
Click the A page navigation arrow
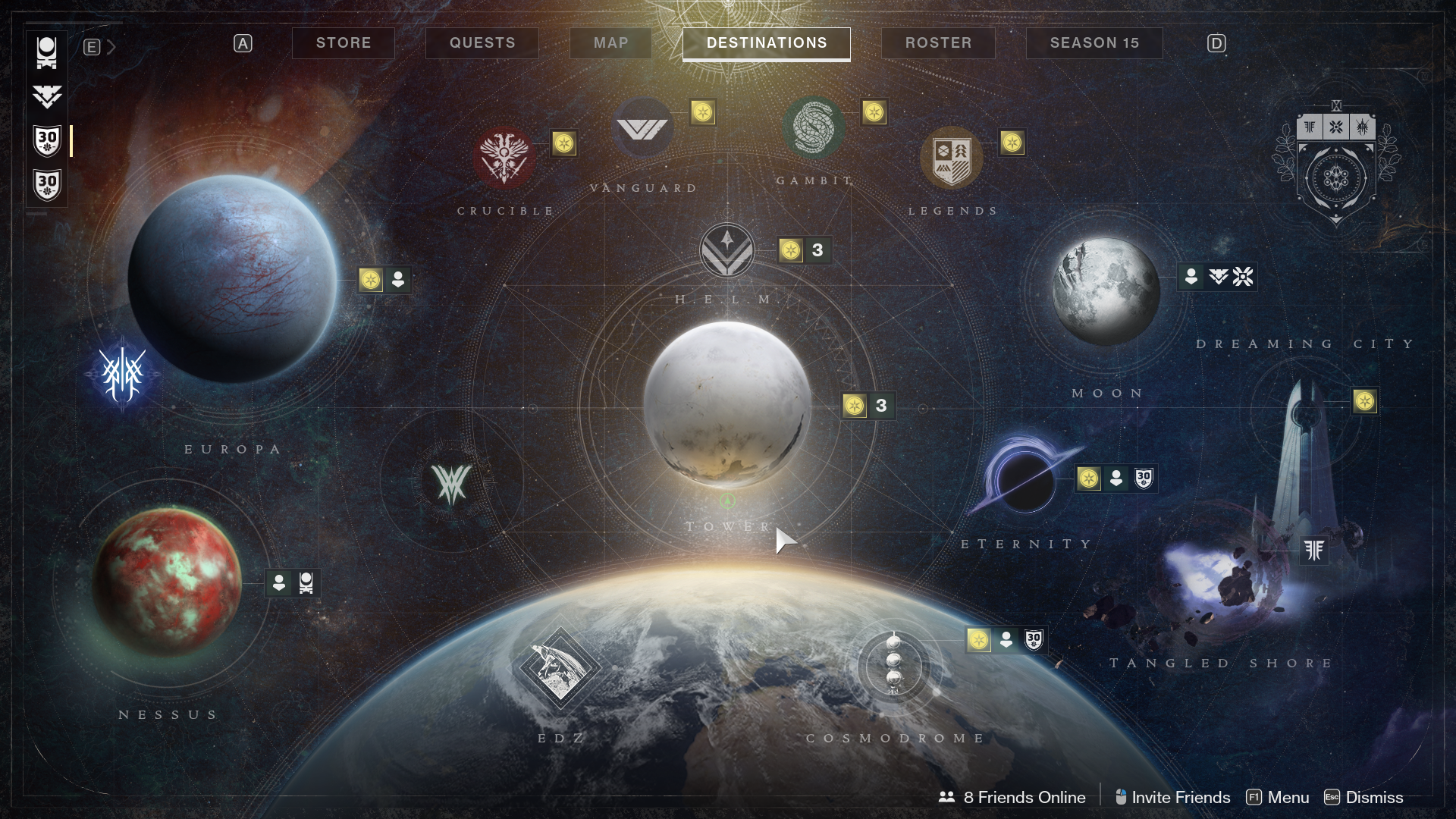pyautogui.click(x=243, y=43)
